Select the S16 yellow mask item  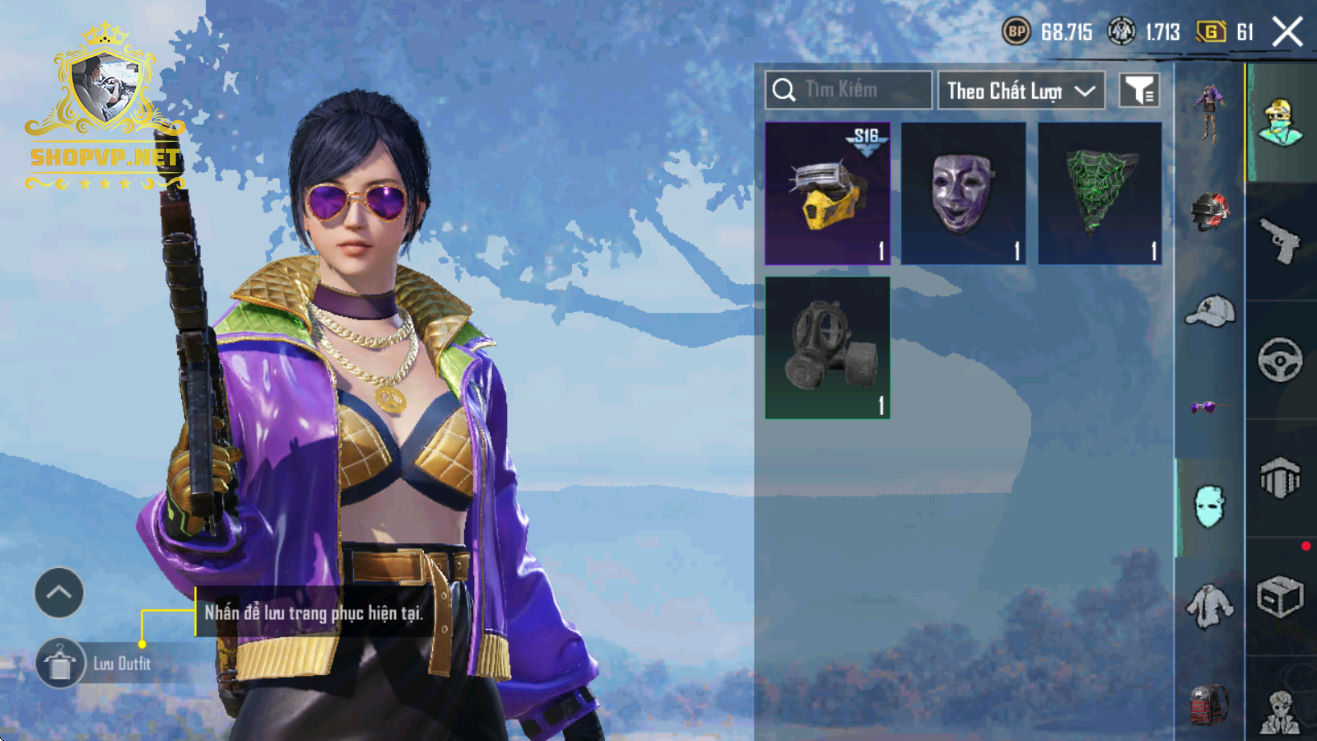coord(828,194)
